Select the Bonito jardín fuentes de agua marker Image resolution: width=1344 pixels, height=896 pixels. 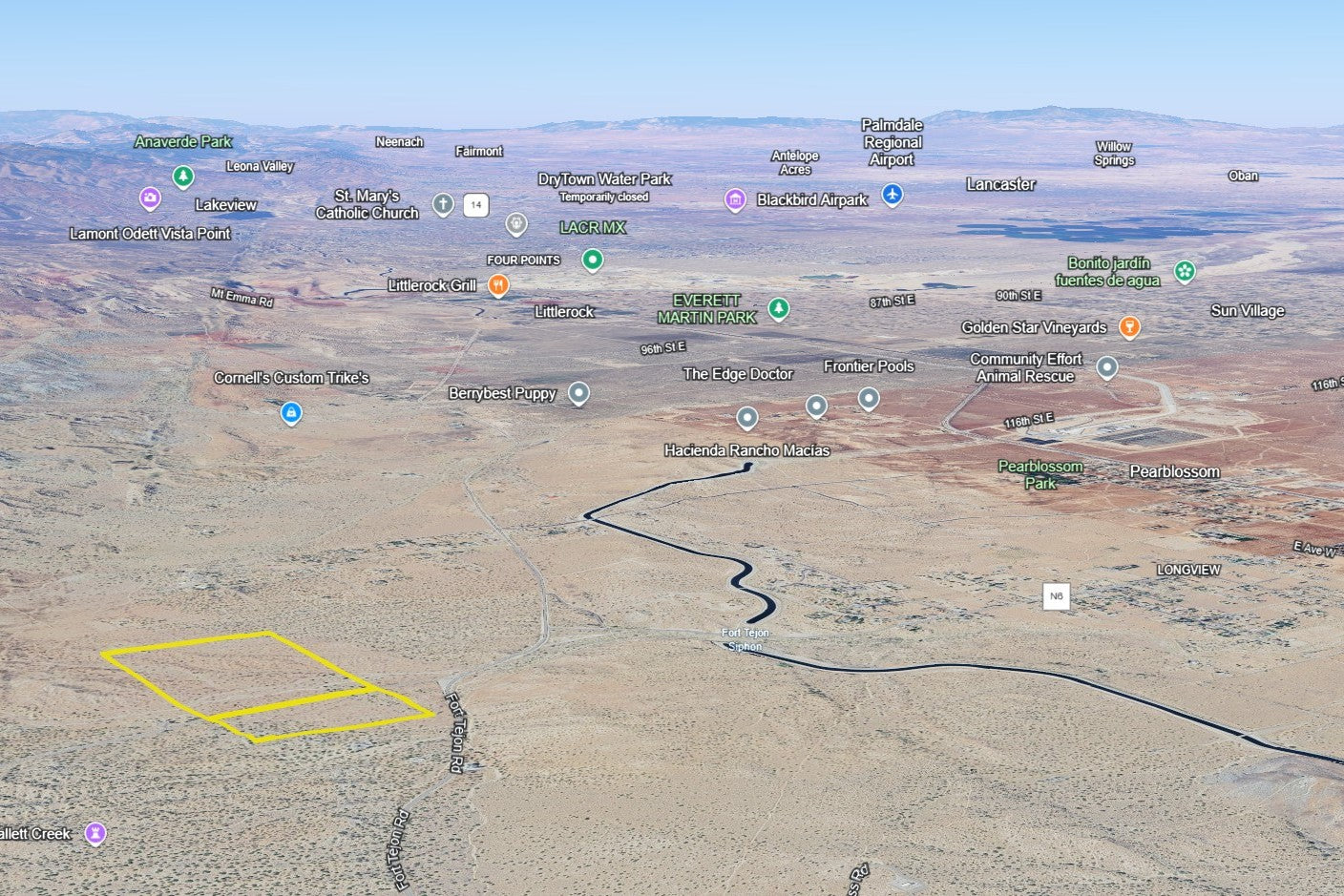tap(1185, 271)
